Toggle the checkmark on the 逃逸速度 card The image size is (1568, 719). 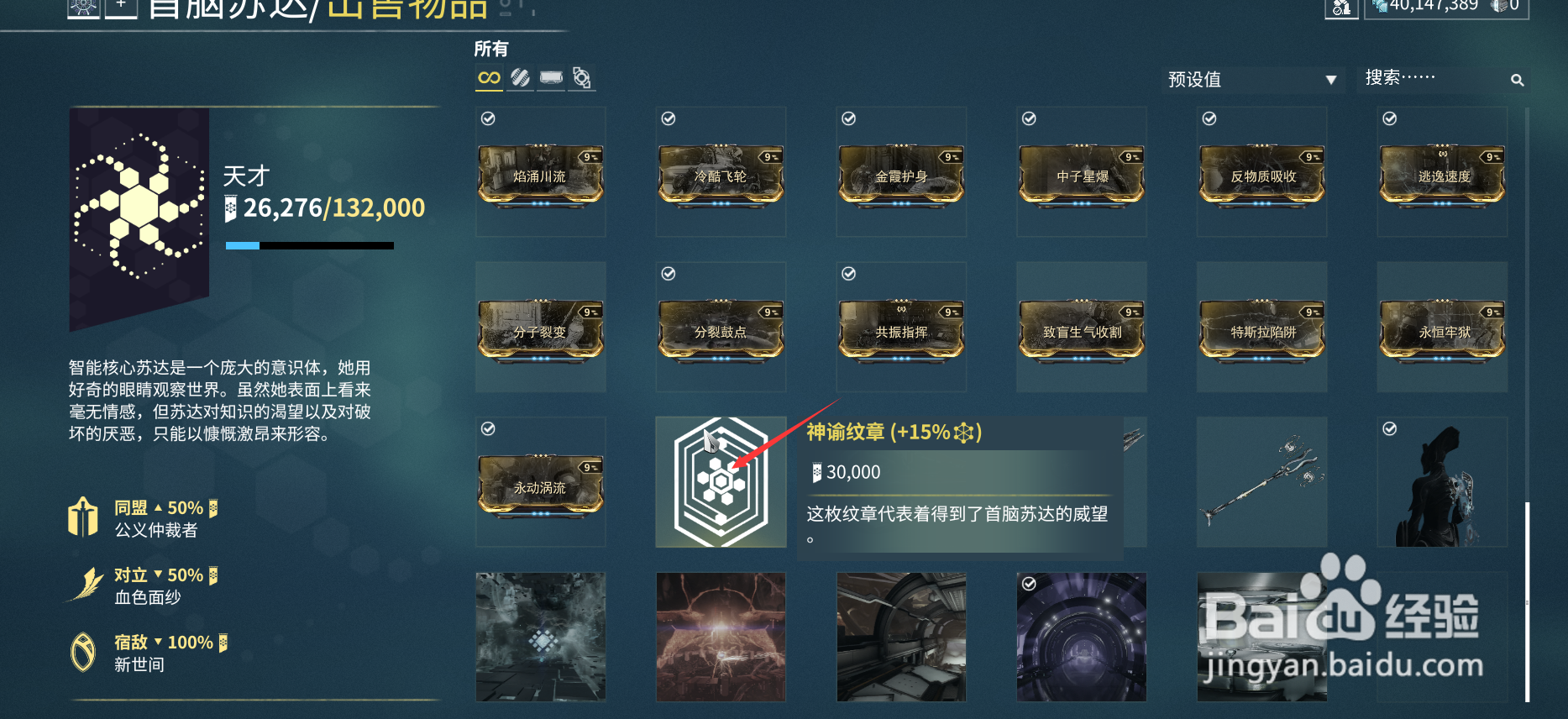[1388, 118]
